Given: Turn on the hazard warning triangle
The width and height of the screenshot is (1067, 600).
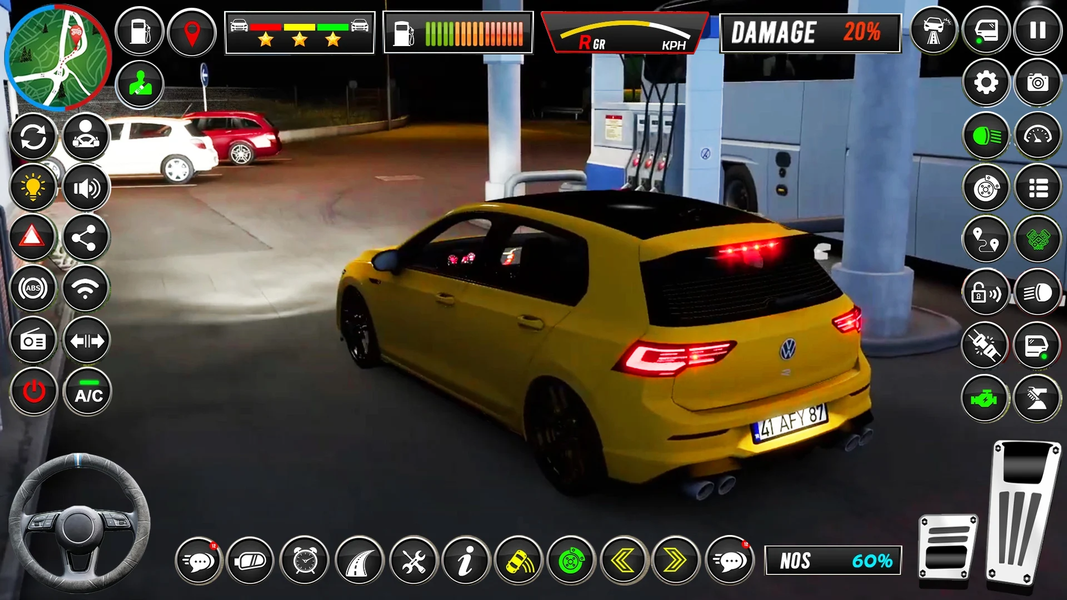Looking at the screenshot, I should pos(33,238).
